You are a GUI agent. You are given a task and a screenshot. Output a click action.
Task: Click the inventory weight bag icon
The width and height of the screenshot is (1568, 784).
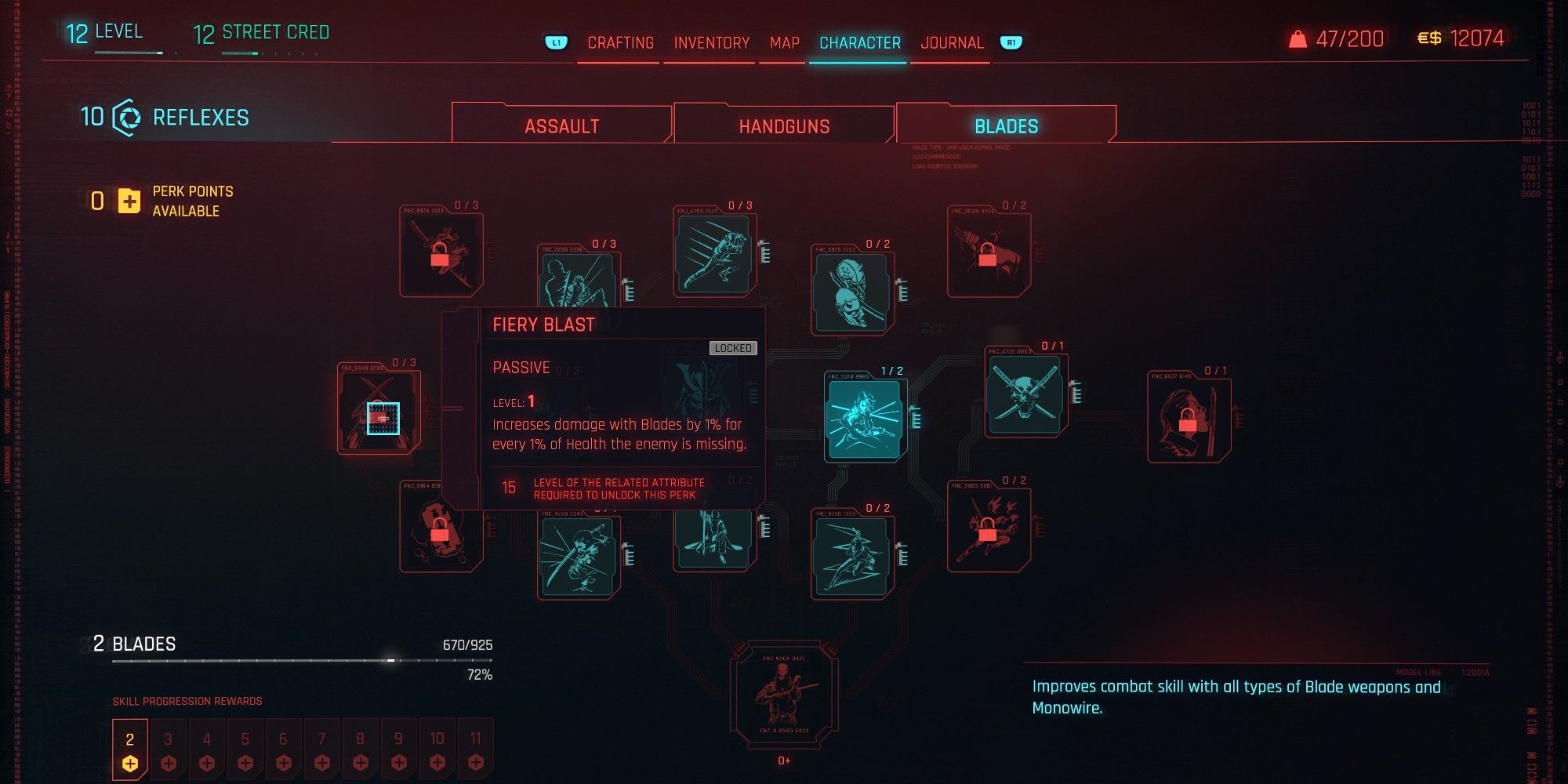click(x=1299, y=38)
